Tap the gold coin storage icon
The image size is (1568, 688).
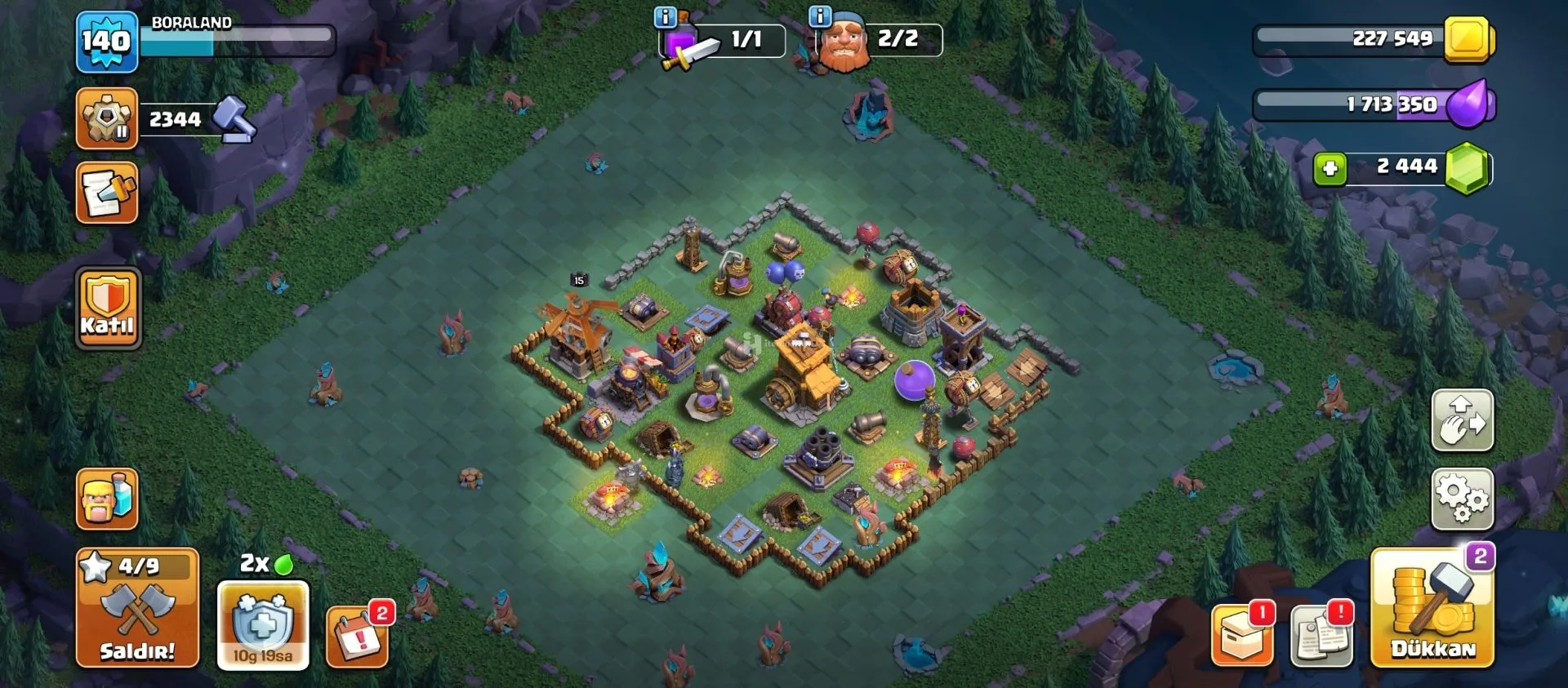coord(1468,39)
